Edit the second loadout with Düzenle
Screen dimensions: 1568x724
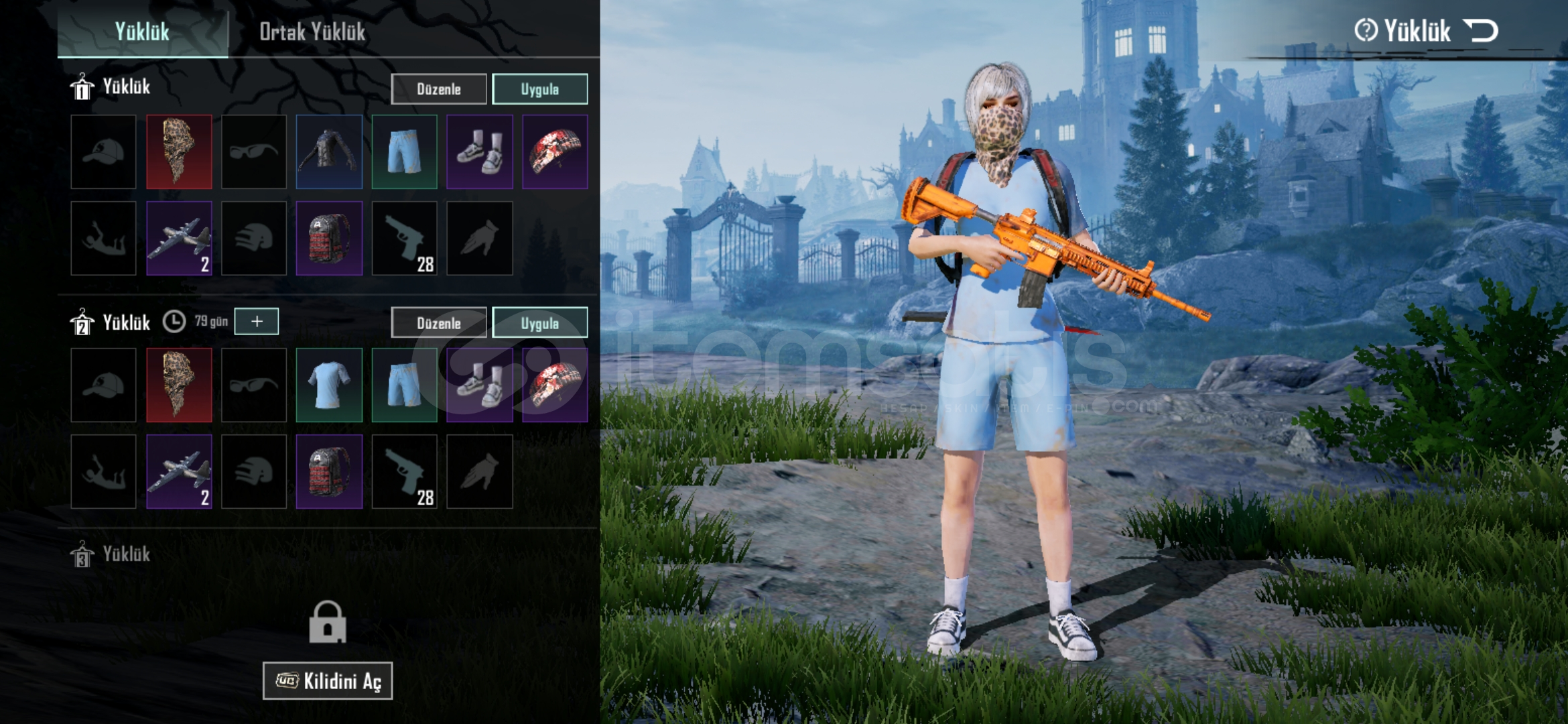439,323
